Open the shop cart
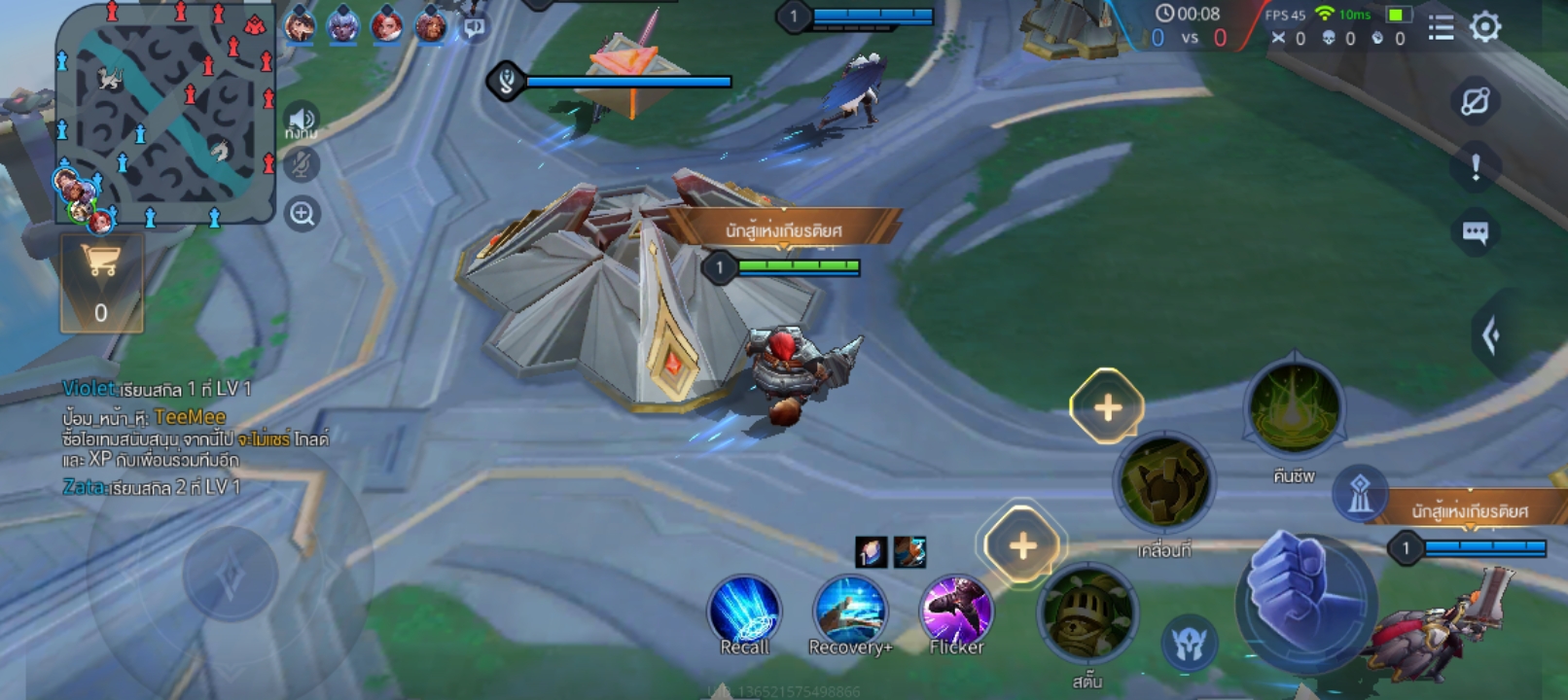This screenshot has height=700, width=1568. pyautogui.click(x=101, y=283)
